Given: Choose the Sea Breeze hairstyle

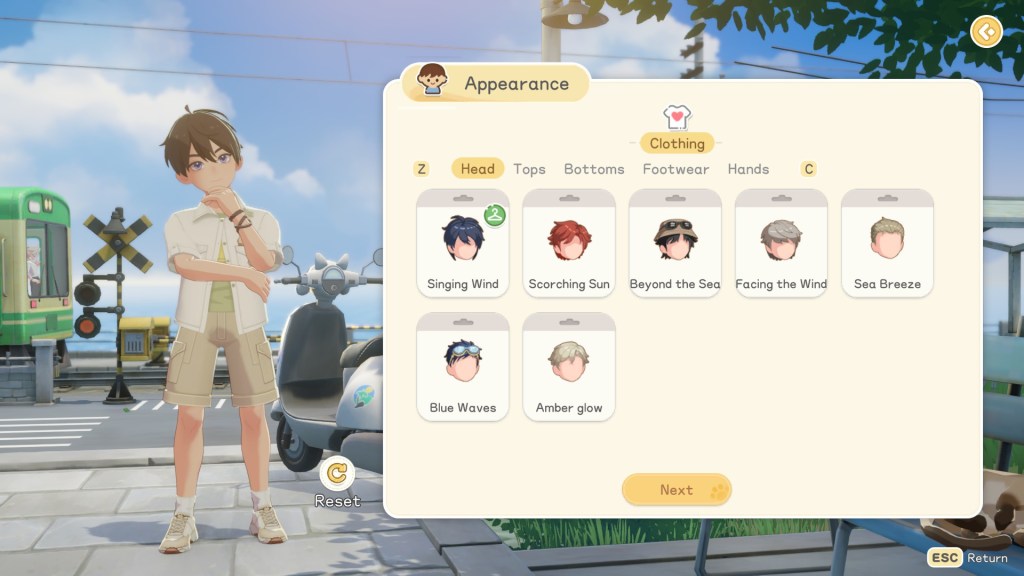Looking at the screenshot, I should [887, 244].
